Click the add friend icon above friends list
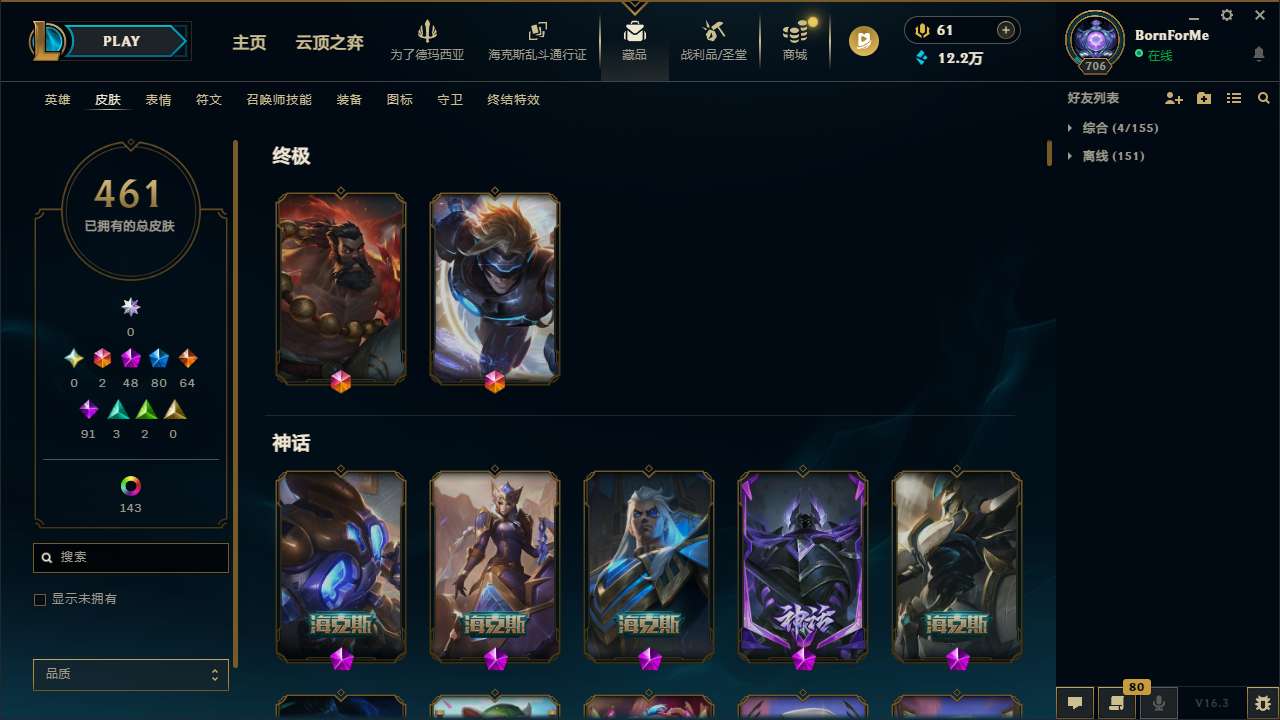 tap(1174, 98)
